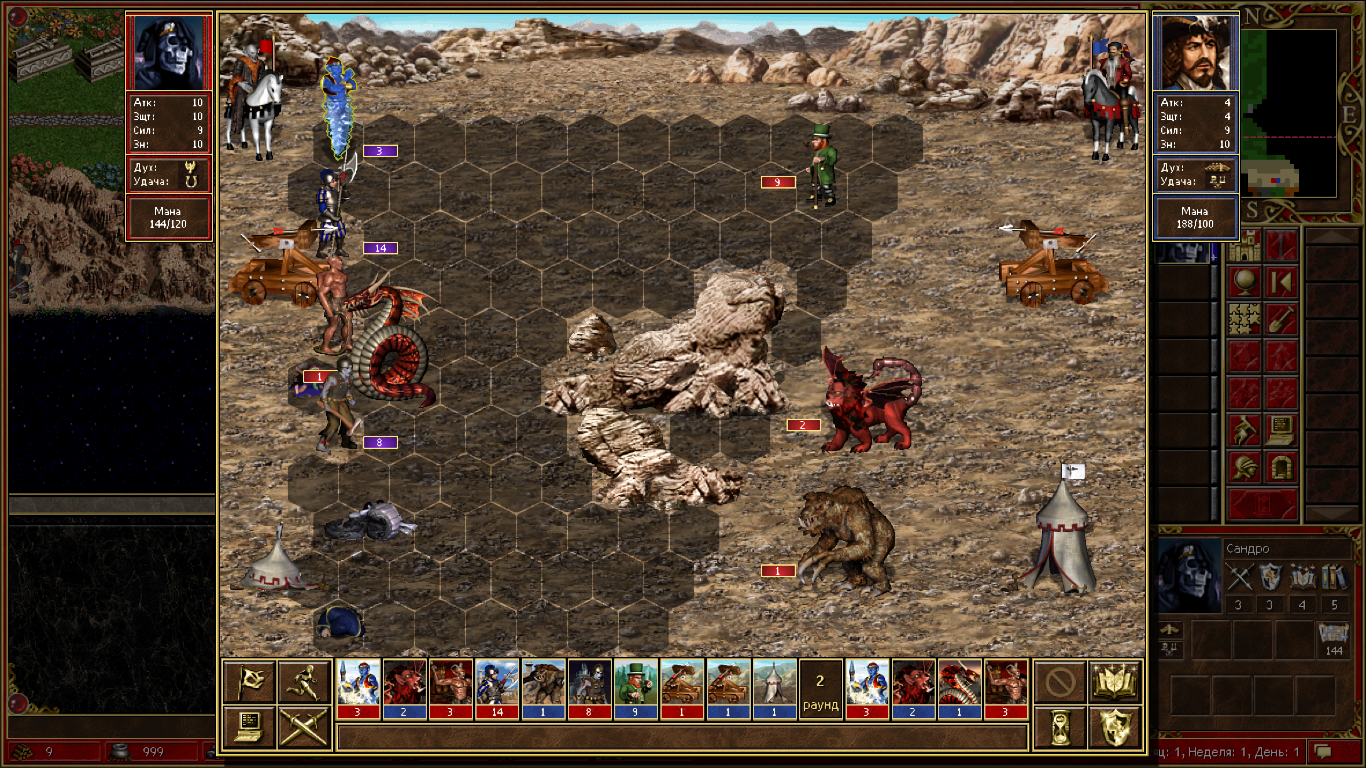Retreat from combat with the running man button
Screen dimensions: 1366x768
tap(305, 682)
